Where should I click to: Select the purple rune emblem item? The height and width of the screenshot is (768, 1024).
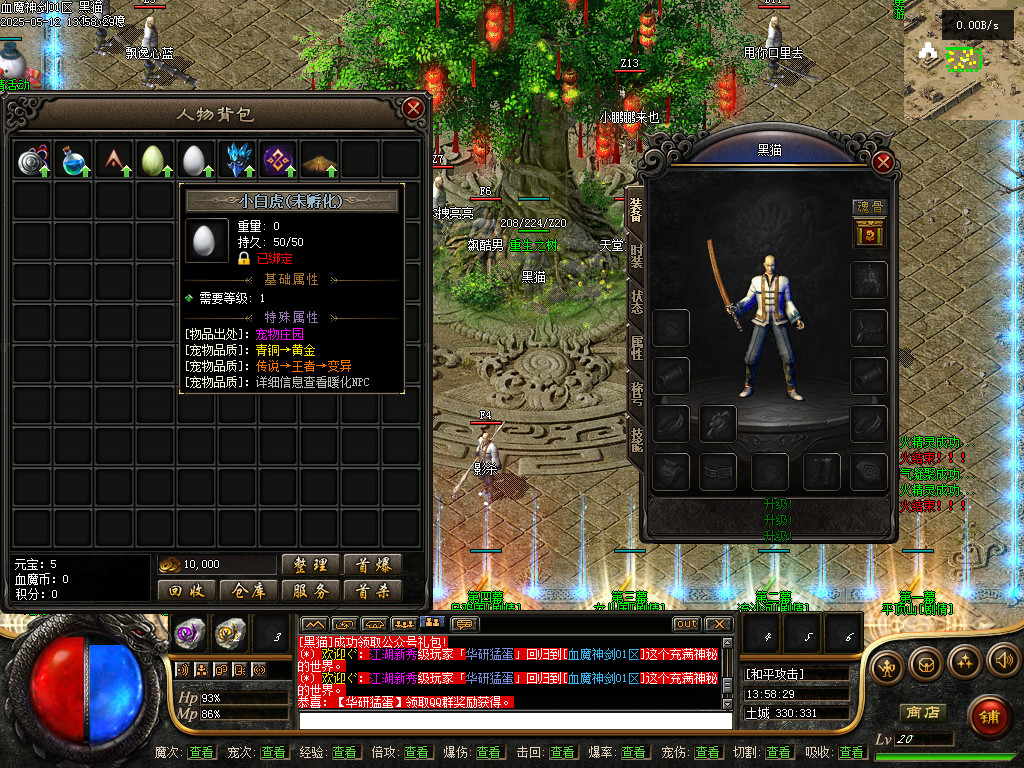[x=278, y=160]
